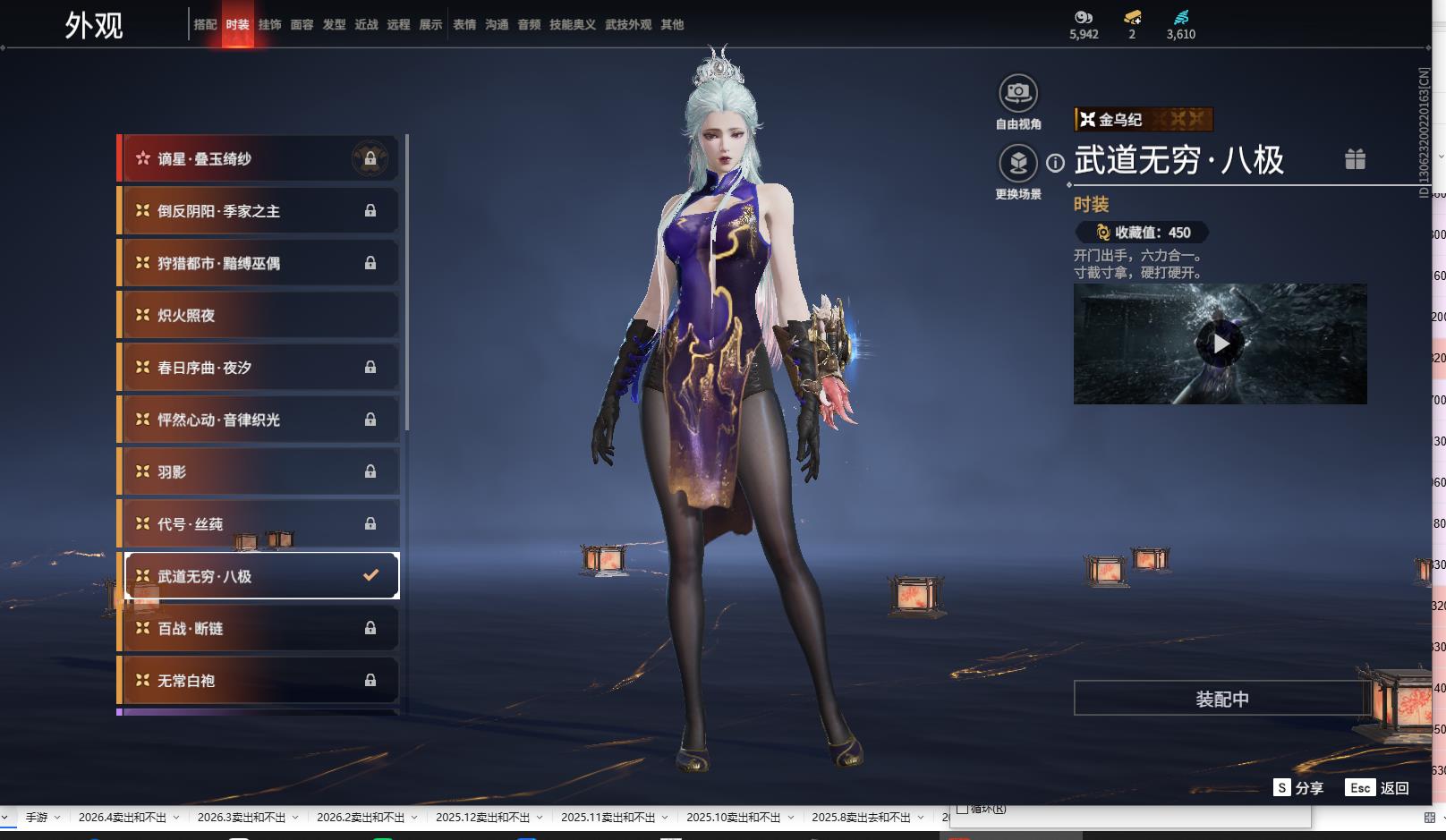Open the 技能奥义 tab
Image resolution: width=1446 pixels, height=840 pixels.
point(572,25)
